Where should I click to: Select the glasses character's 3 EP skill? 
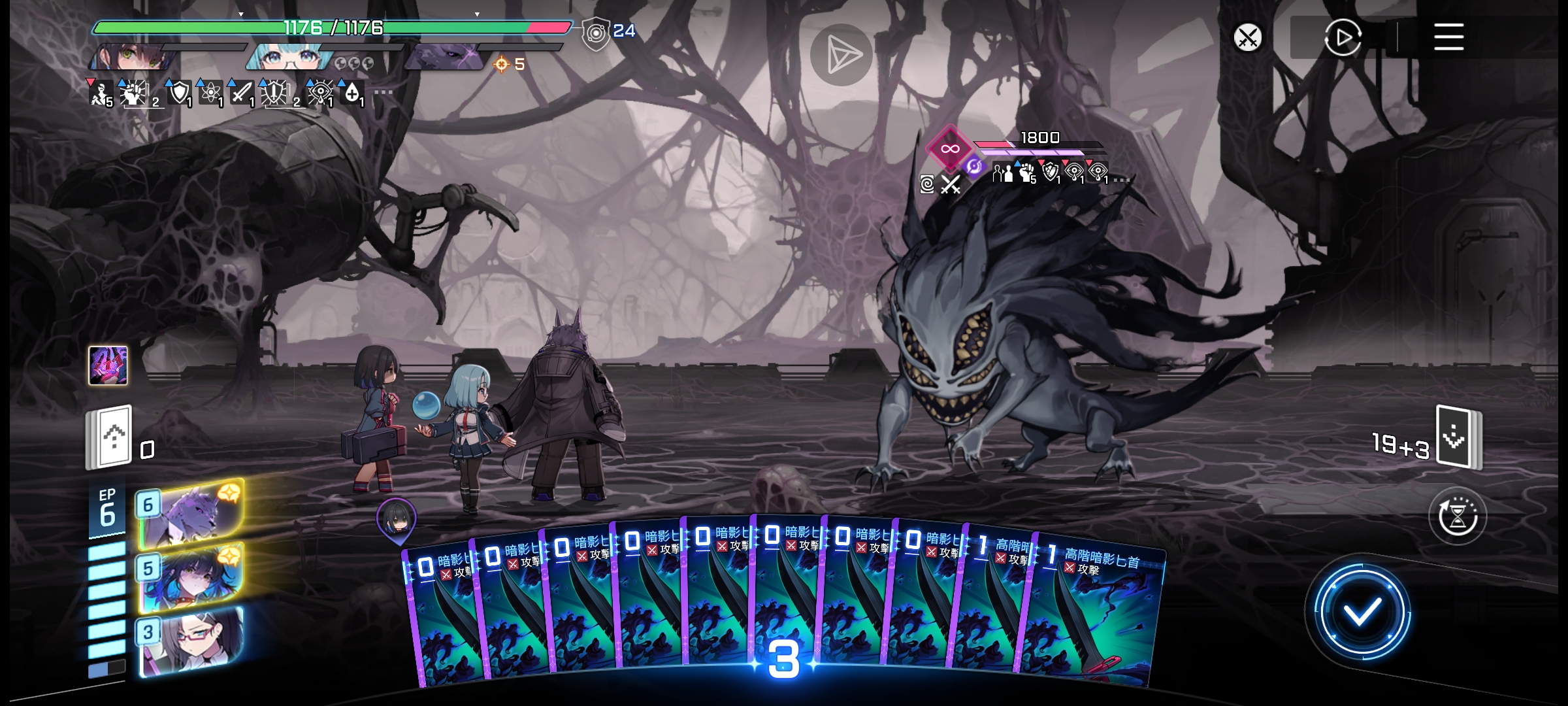(x=191, y=640)
